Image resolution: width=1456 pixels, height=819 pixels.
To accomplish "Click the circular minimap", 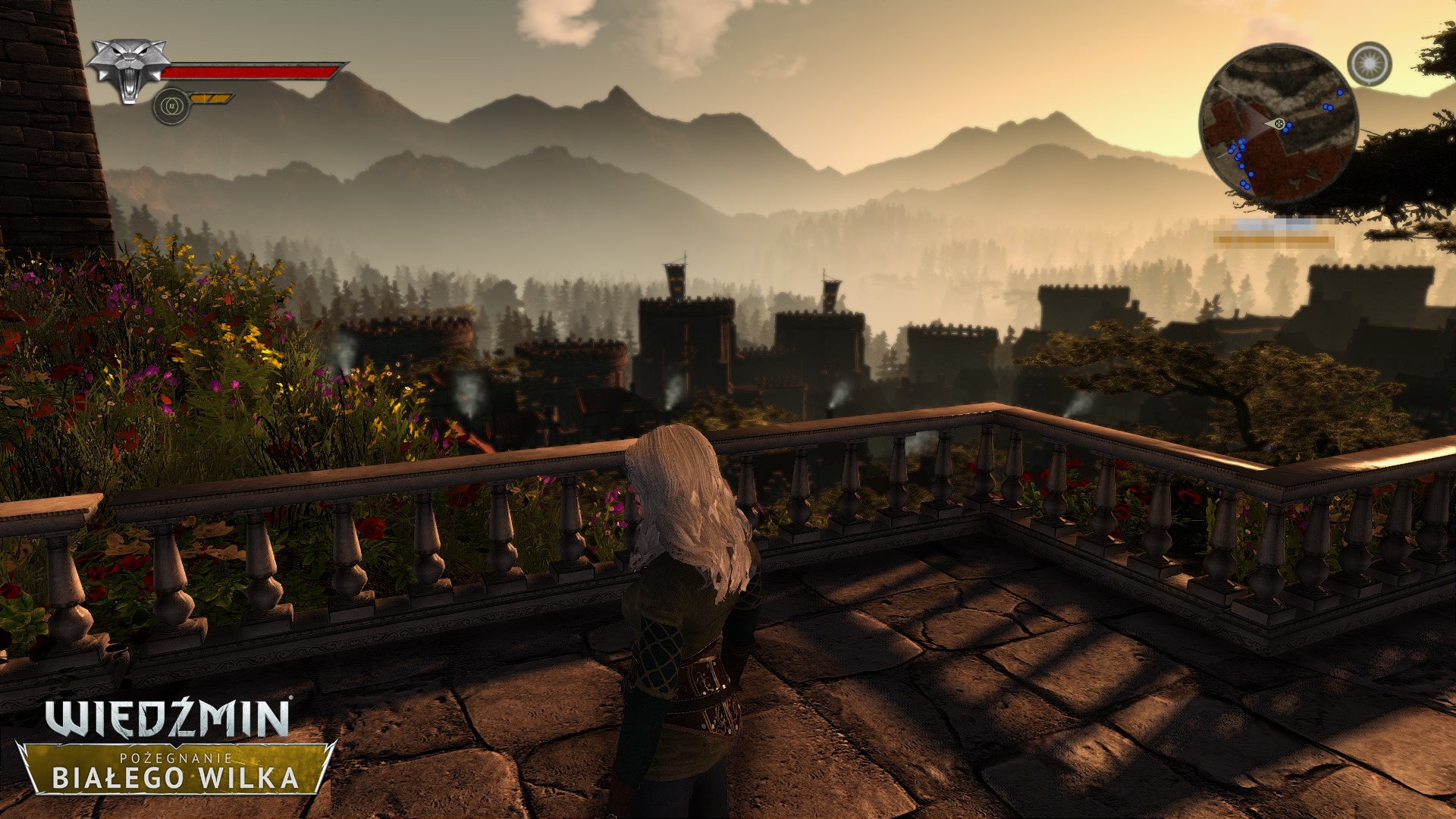I will click(1278, 124).
